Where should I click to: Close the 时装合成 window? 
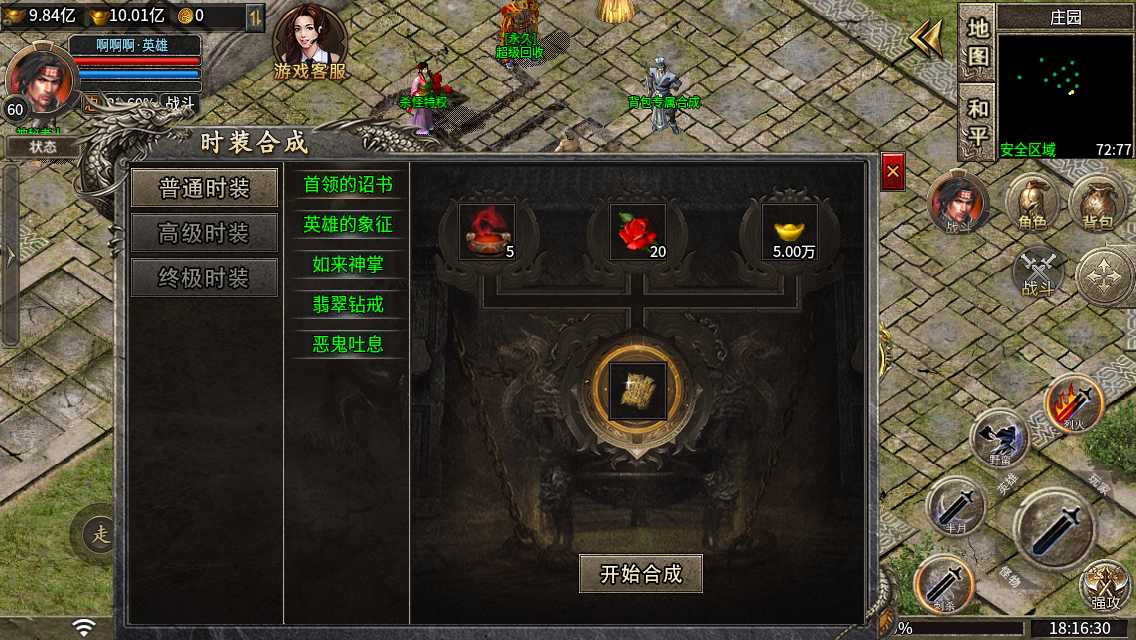click(x=893, y=173)
